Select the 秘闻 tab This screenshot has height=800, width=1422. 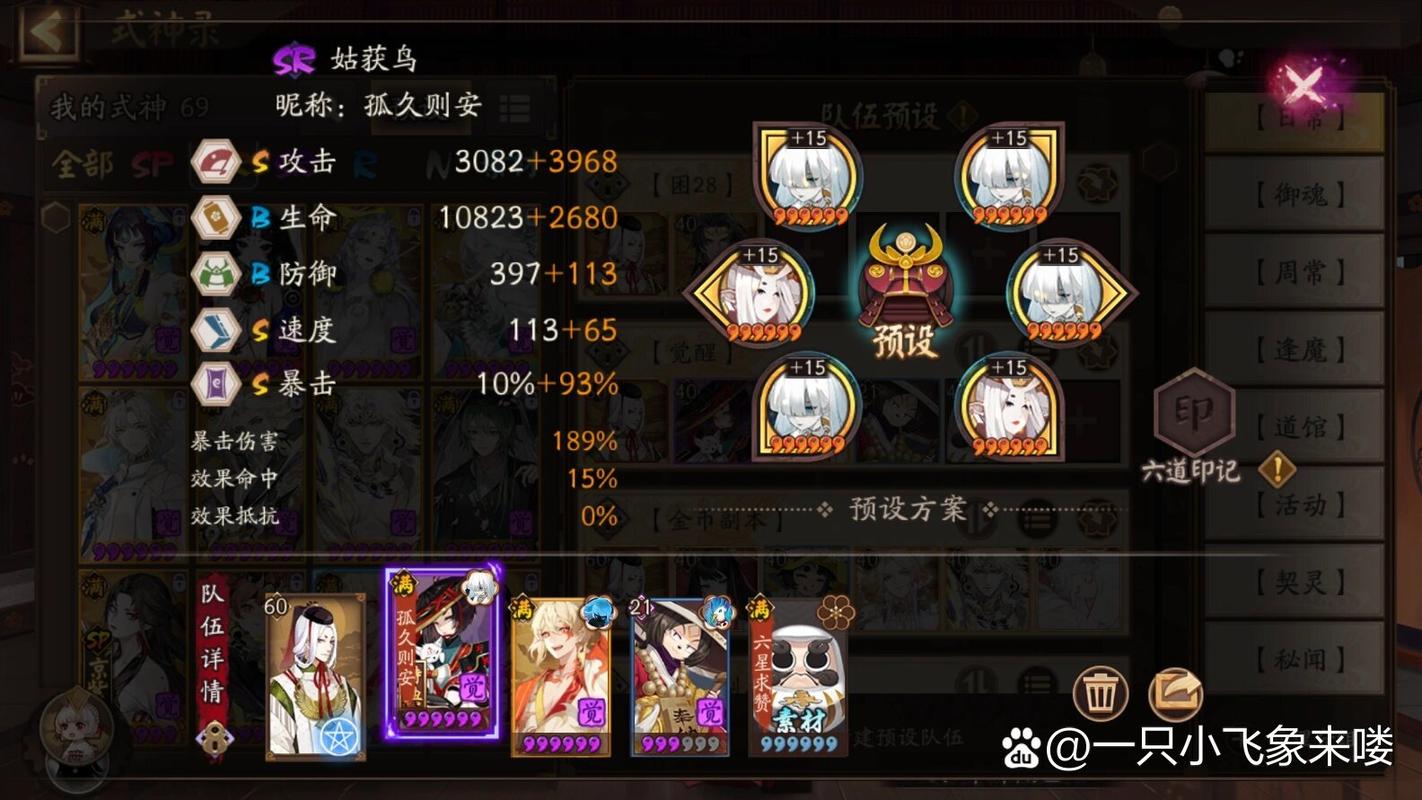tap(1296, 659)
